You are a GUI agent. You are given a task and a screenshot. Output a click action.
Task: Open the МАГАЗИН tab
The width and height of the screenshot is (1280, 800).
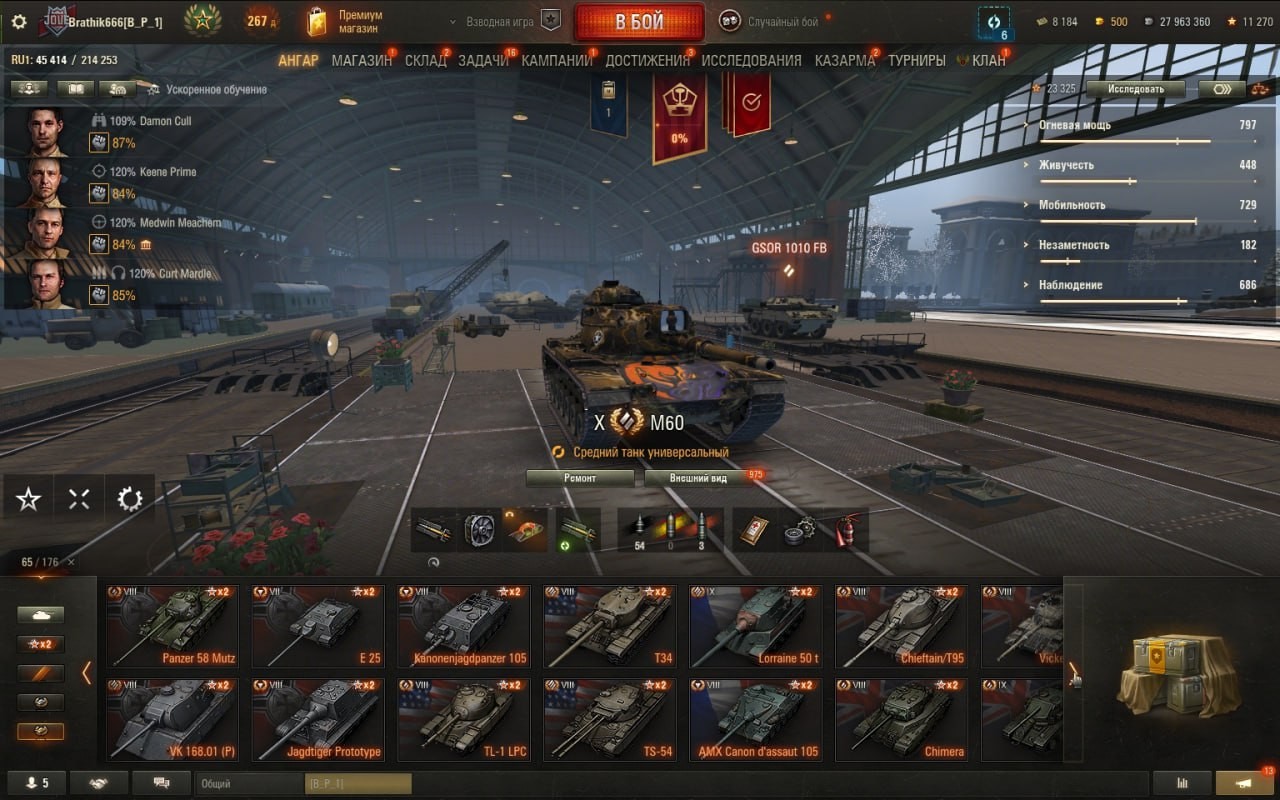pyautogui.click(x=361, y=60)
